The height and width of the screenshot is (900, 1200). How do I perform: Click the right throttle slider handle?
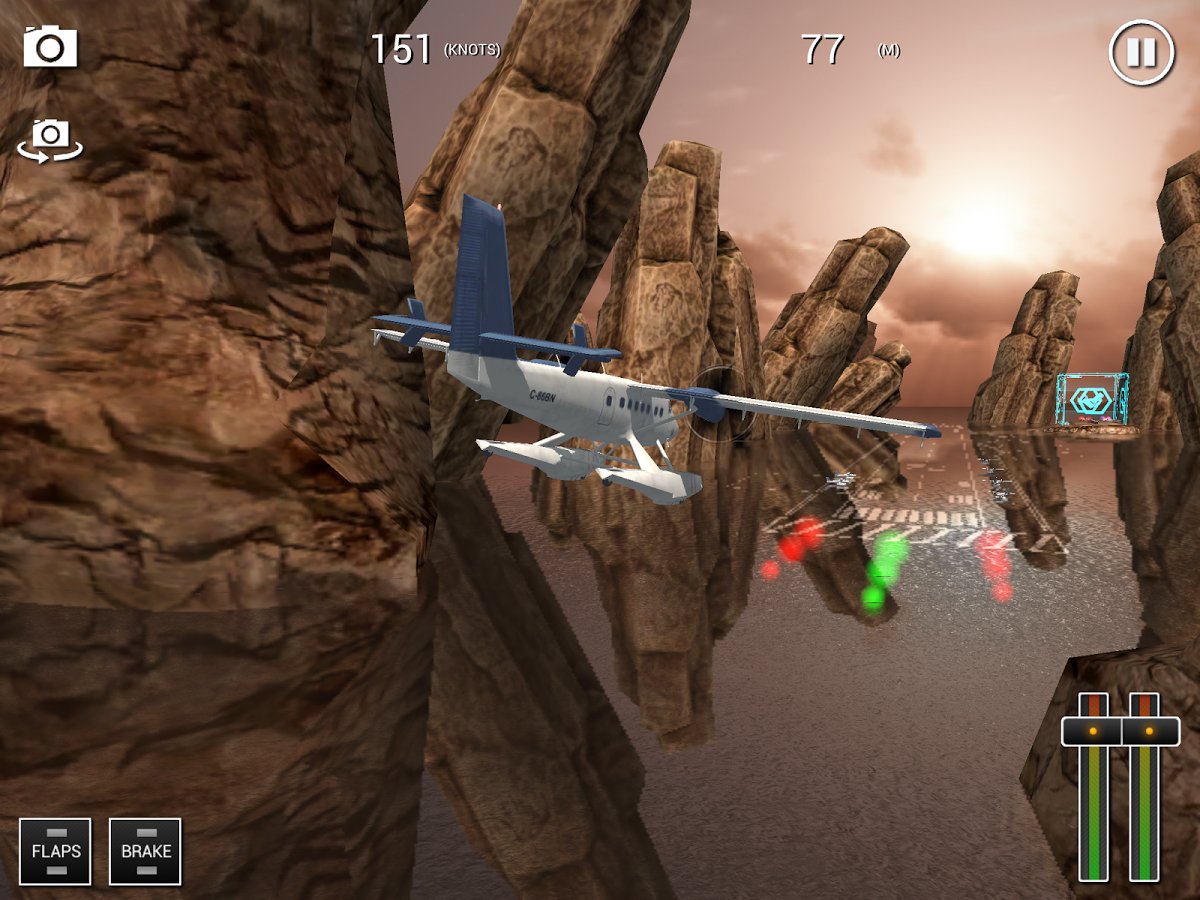click(x=1149, y=731)
